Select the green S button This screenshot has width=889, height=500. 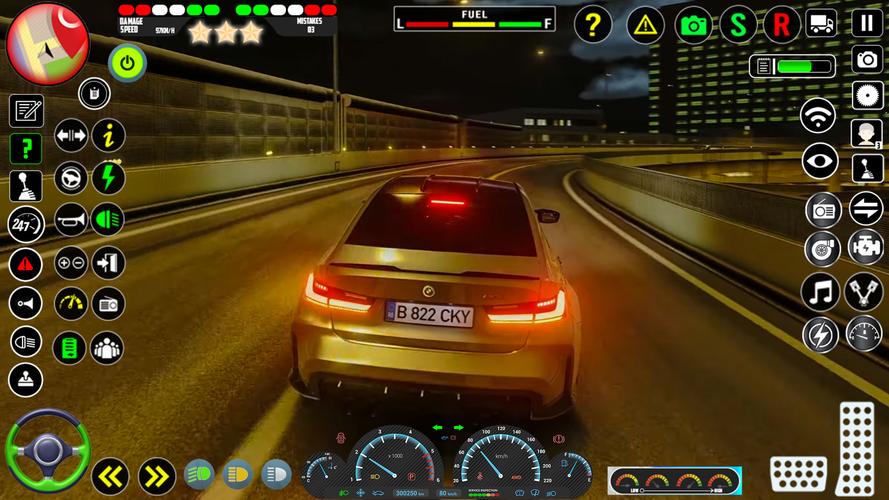click(x=738, y=24)
